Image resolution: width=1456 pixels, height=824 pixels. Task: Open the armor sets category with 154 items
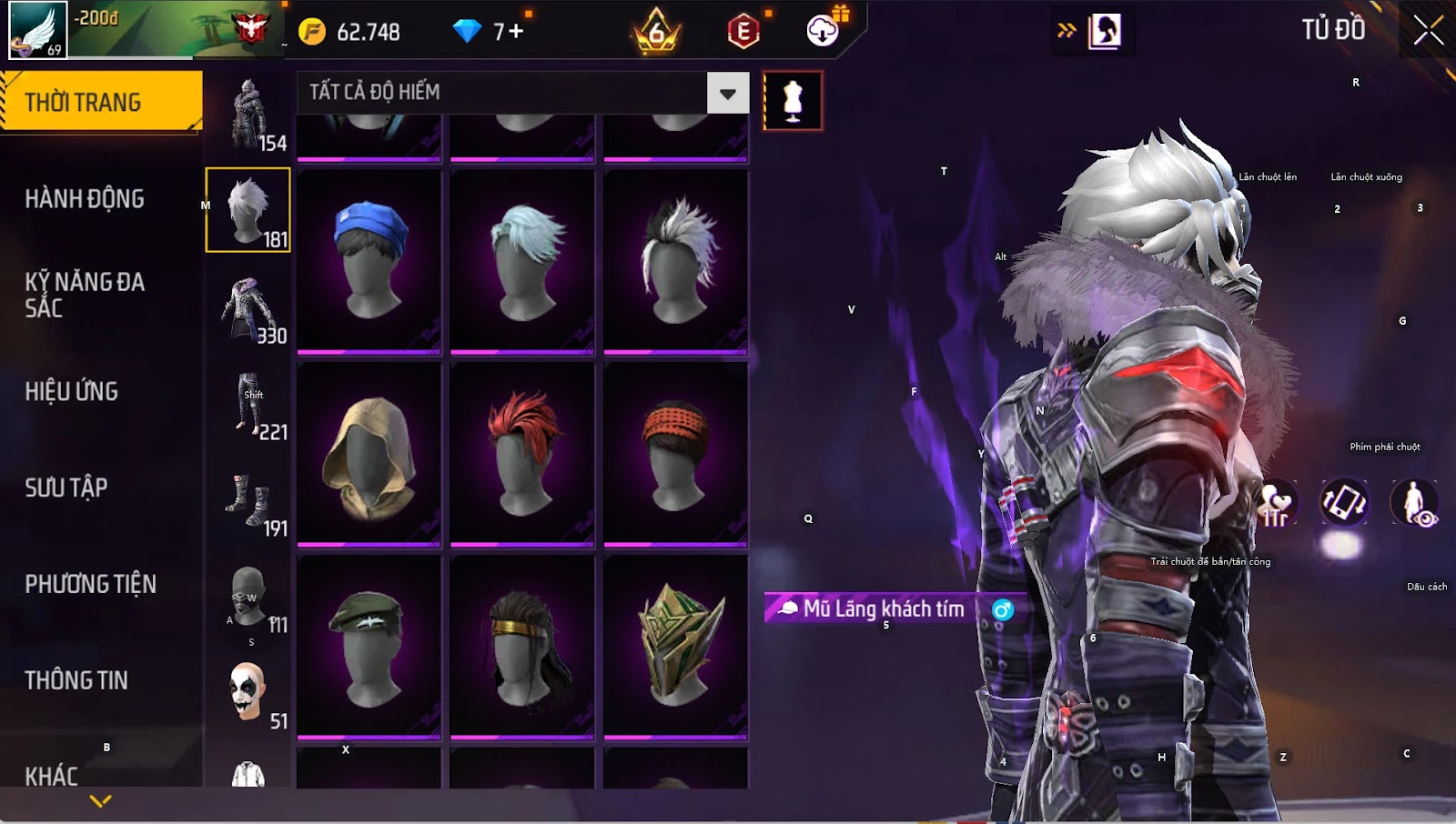[x=248, y=114]
